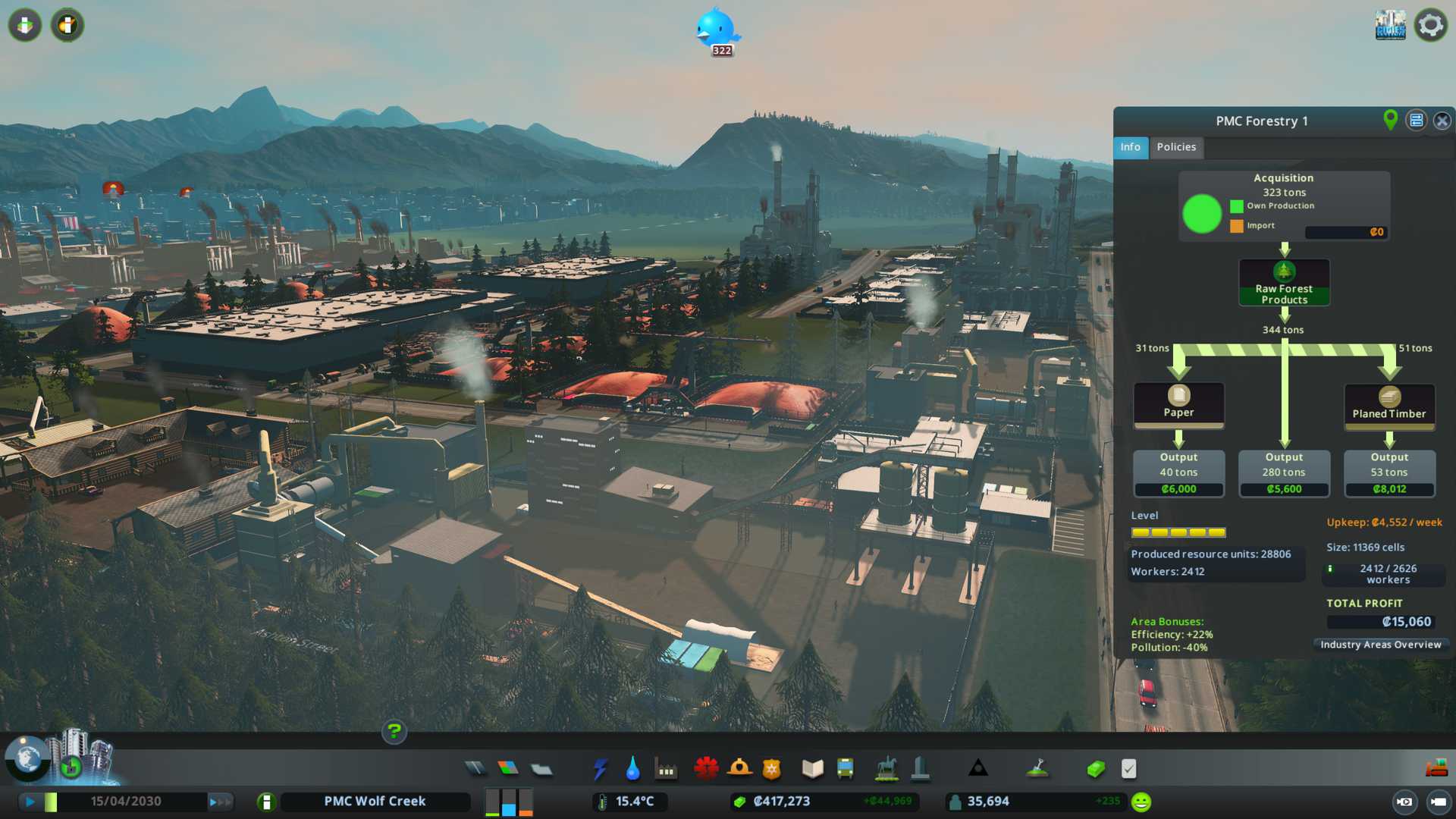Open the fire department menu
1456x819 pixels.
coord(739,769)
